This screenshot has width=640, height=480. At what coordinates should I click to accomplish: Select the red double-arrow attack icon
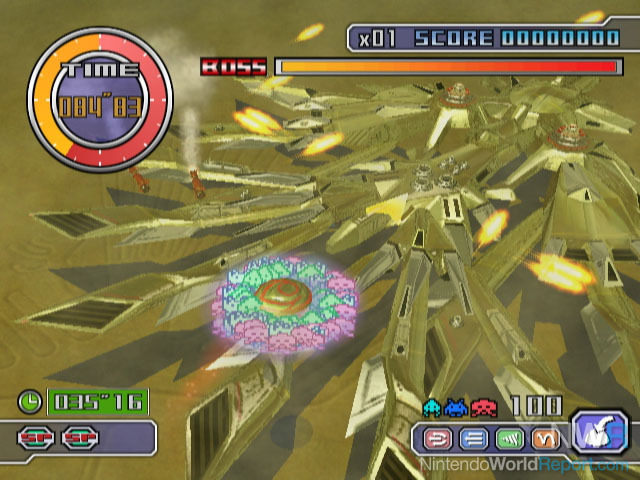coord(439,437)
